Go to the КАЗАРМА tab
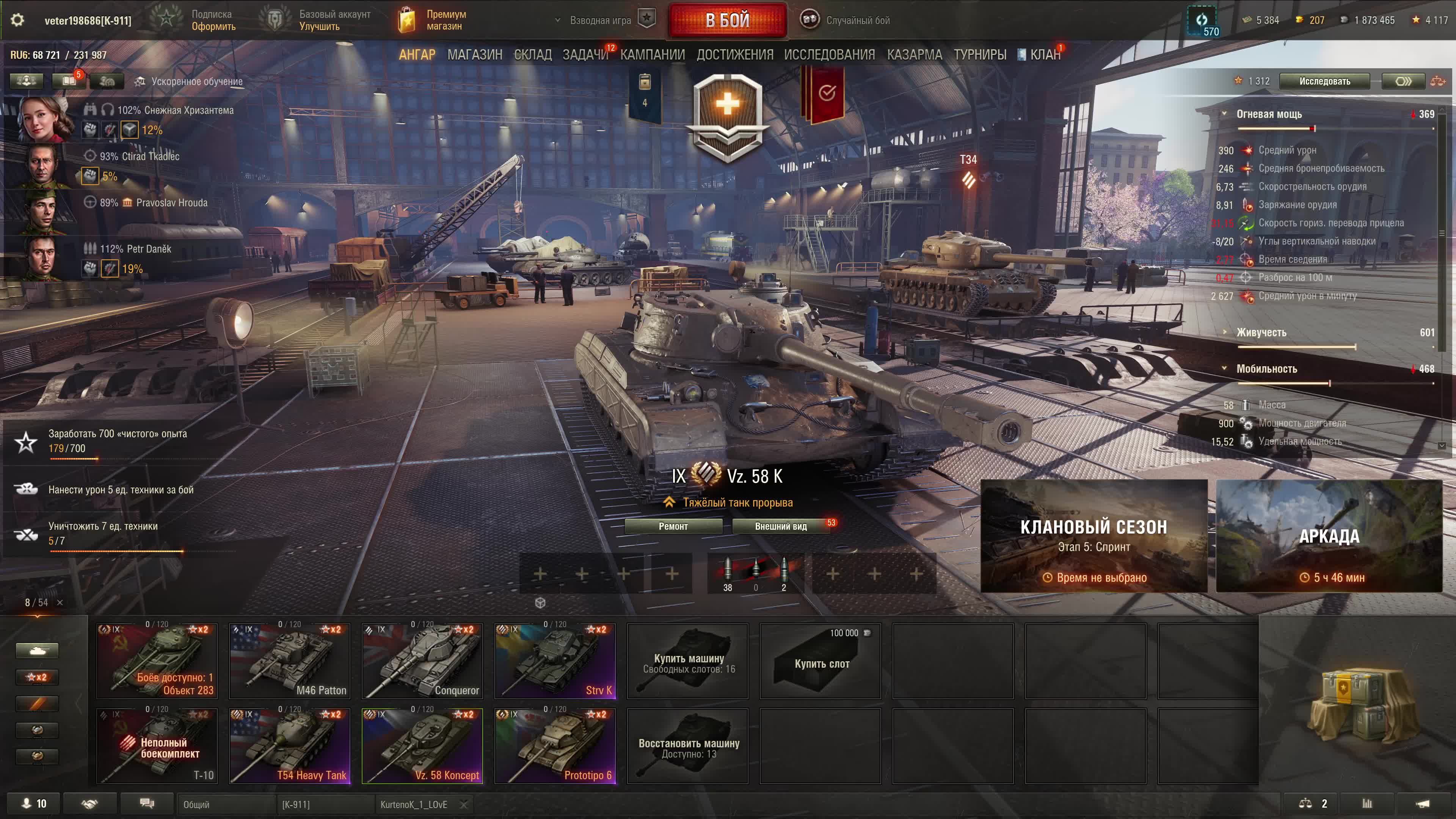The height and width of the screenshot is (819, 1456). pyautogui.click(x=914, y=55)
